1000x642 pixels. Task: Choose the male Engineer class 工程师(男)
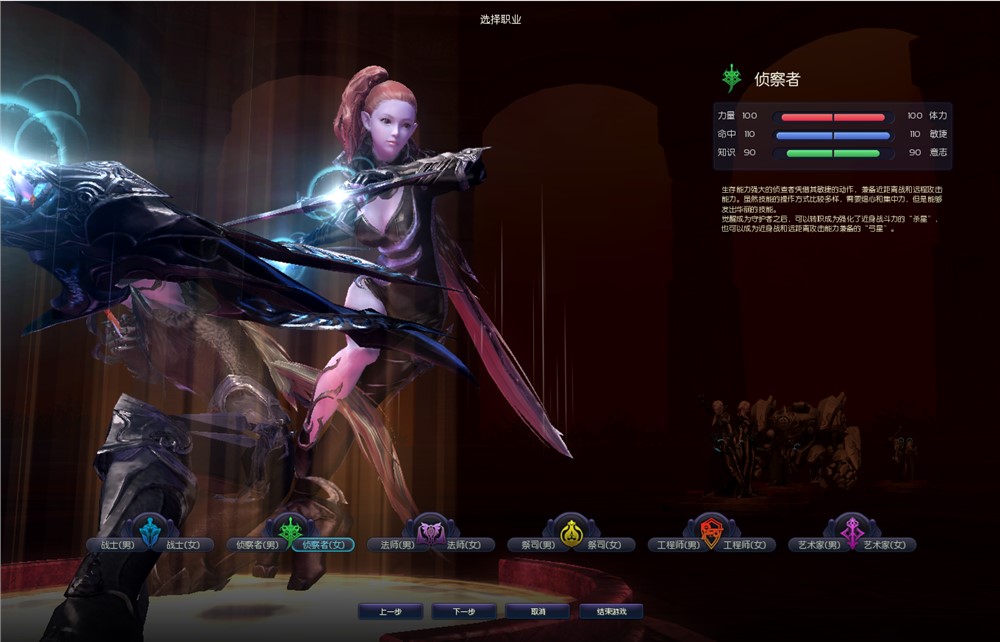coord(674,545)
